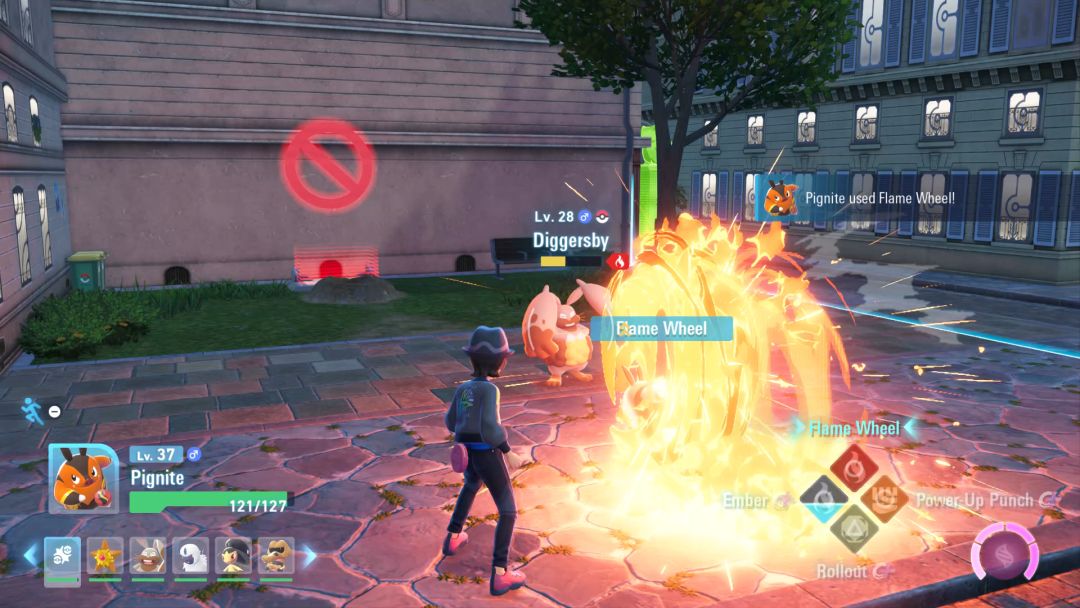Select the Mawile party slot
The width and height of the screenshot is (1080, 608).
click(233, 556)
